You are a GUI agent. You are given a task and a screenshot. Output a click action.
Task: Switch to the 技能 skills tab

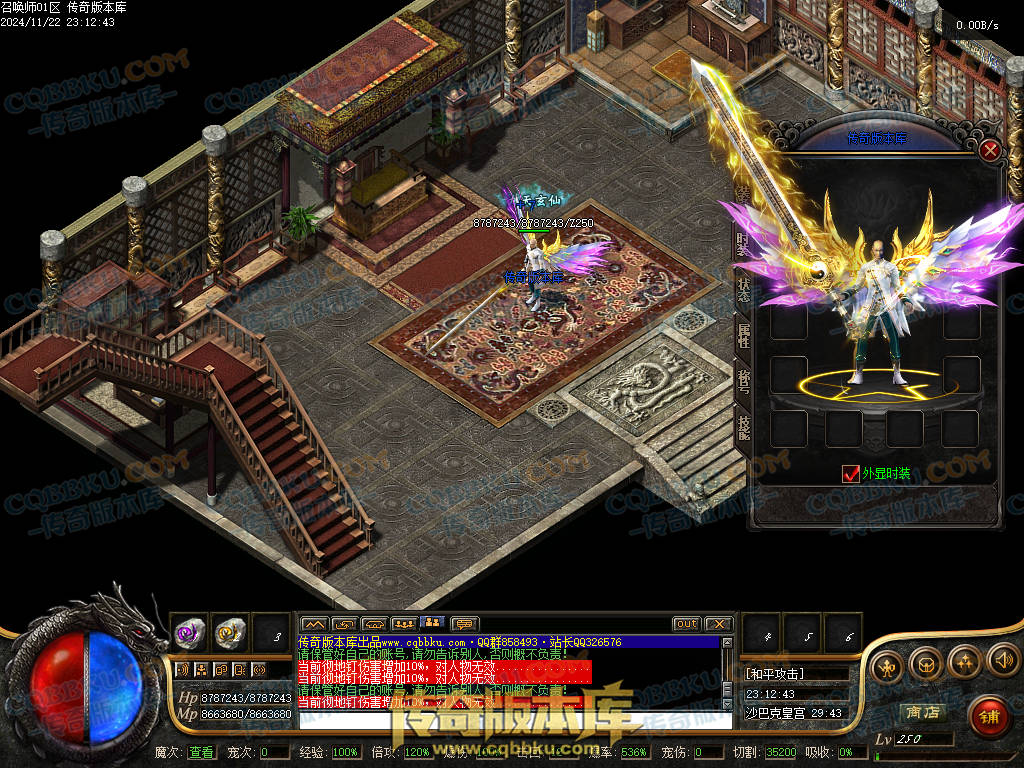tap(743, 428)
